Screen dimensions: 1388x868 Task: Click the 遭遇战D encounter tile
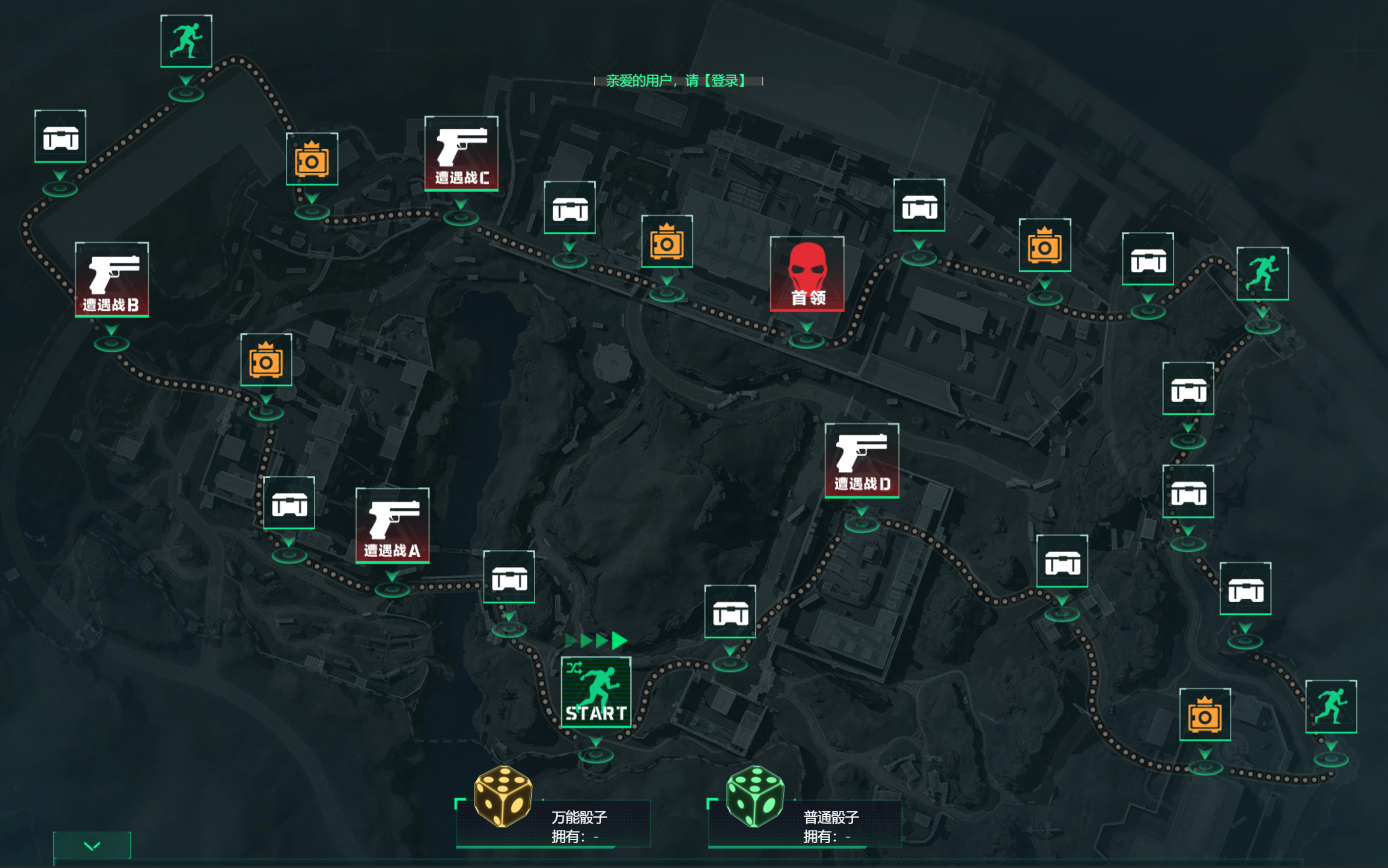click(x=862, y=461)
